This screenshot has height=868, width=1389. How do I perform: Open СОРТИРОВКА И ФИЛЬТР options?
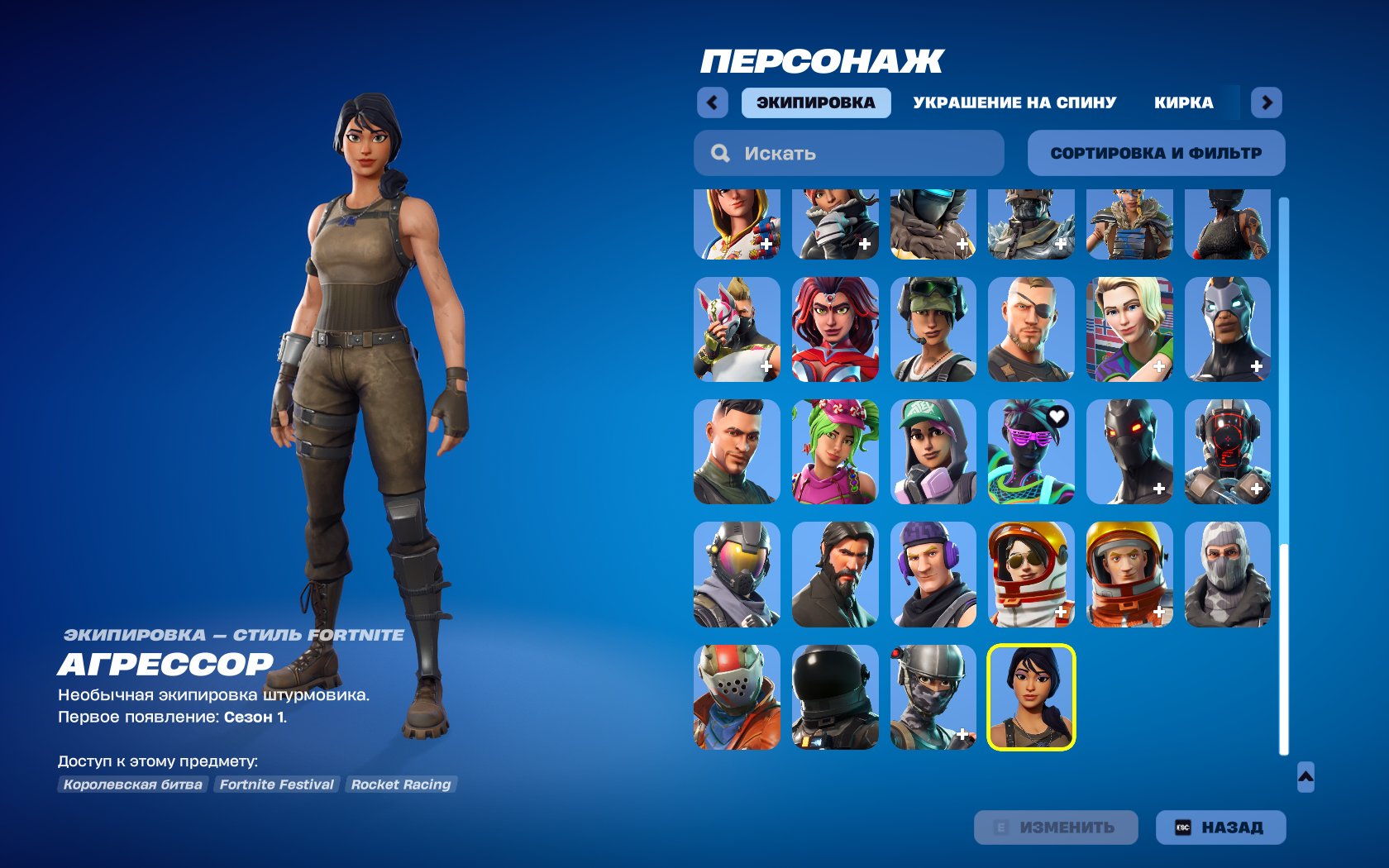1156,152
